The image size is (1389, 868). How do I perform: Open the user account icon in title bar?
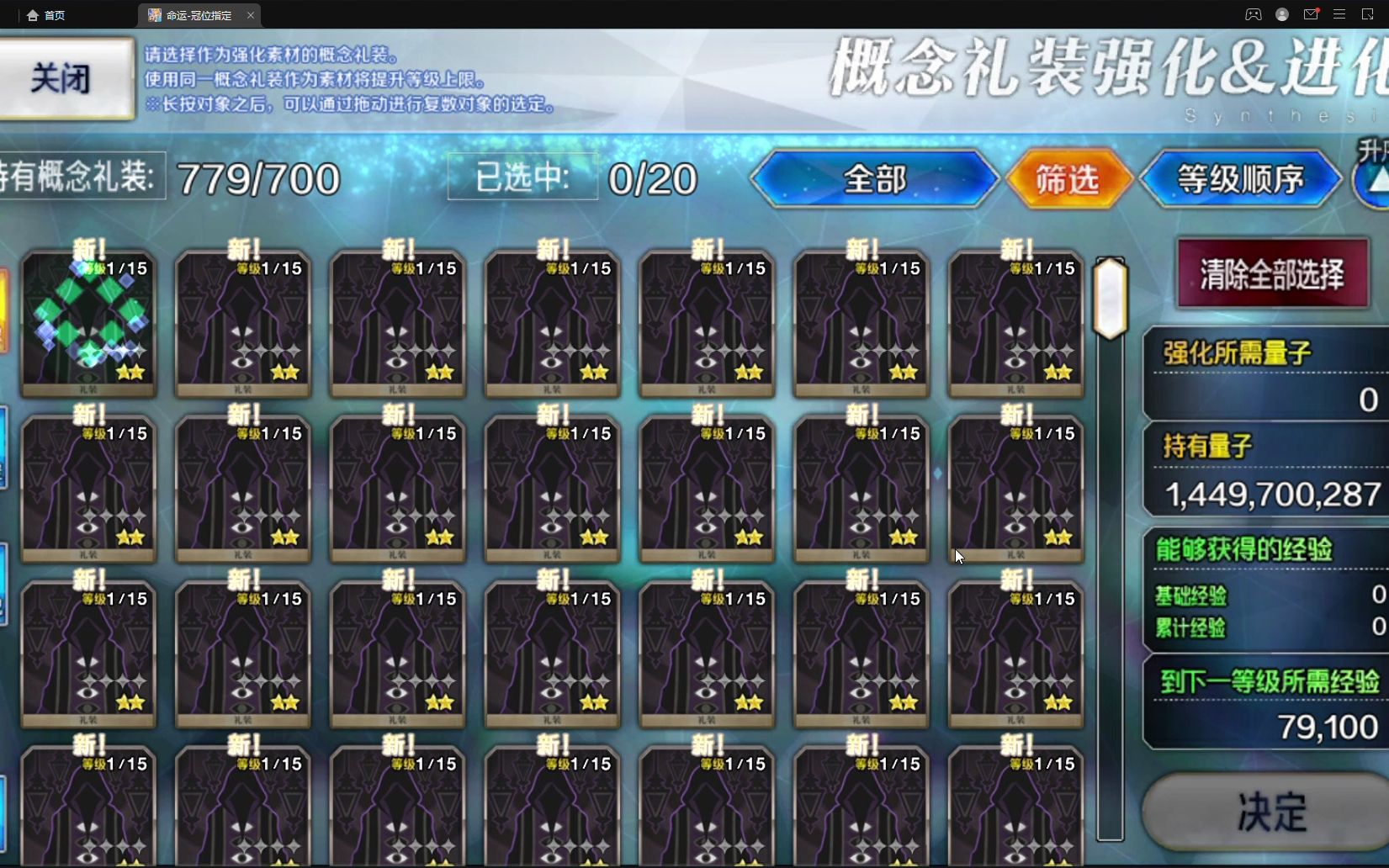[1282, 14]
